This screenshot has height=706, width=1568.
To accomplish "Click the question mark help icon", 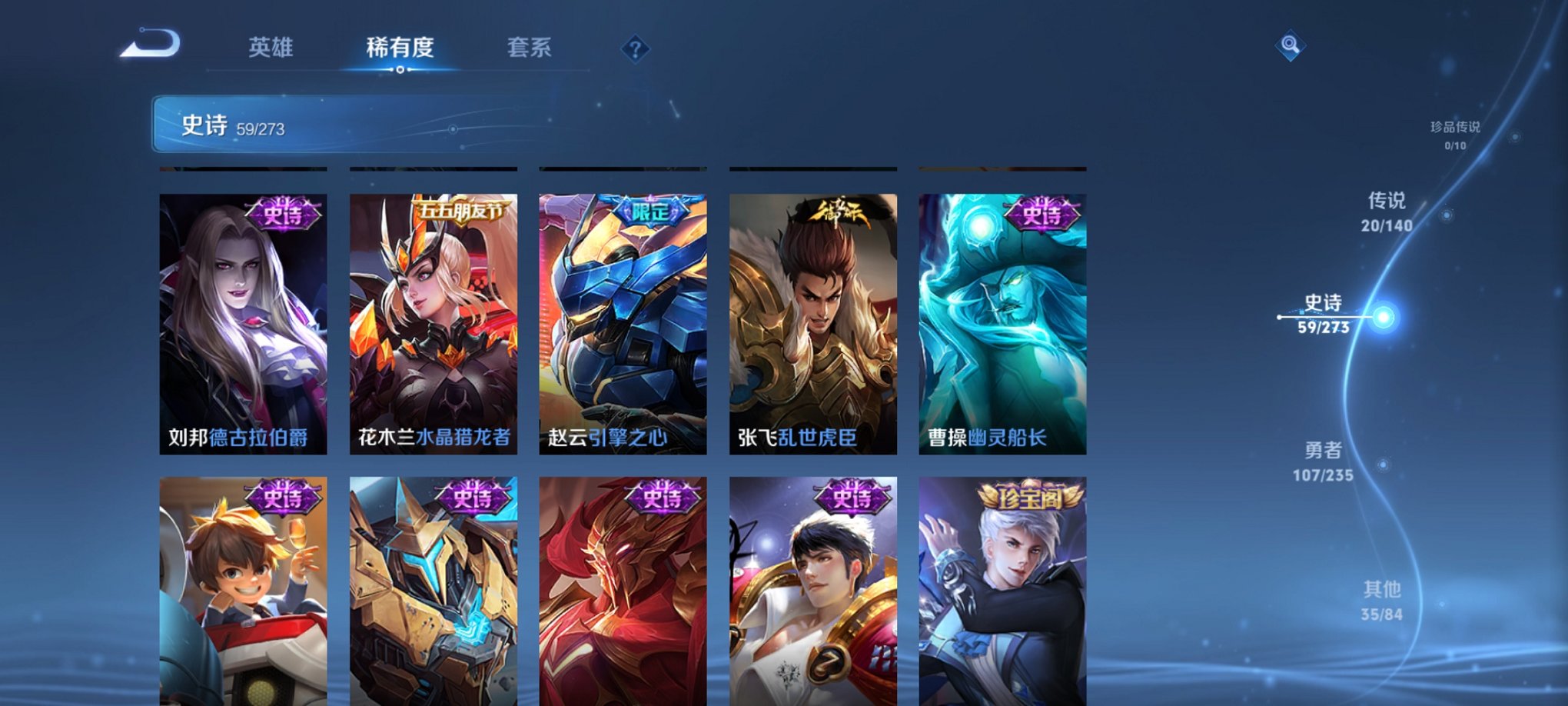I will point(635,49).
